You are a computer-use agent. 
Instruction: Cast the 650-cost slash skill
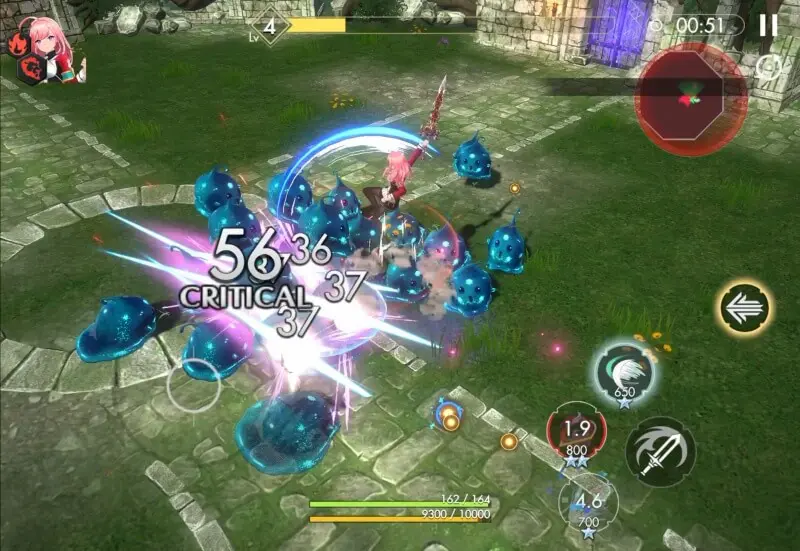[624, 373]
